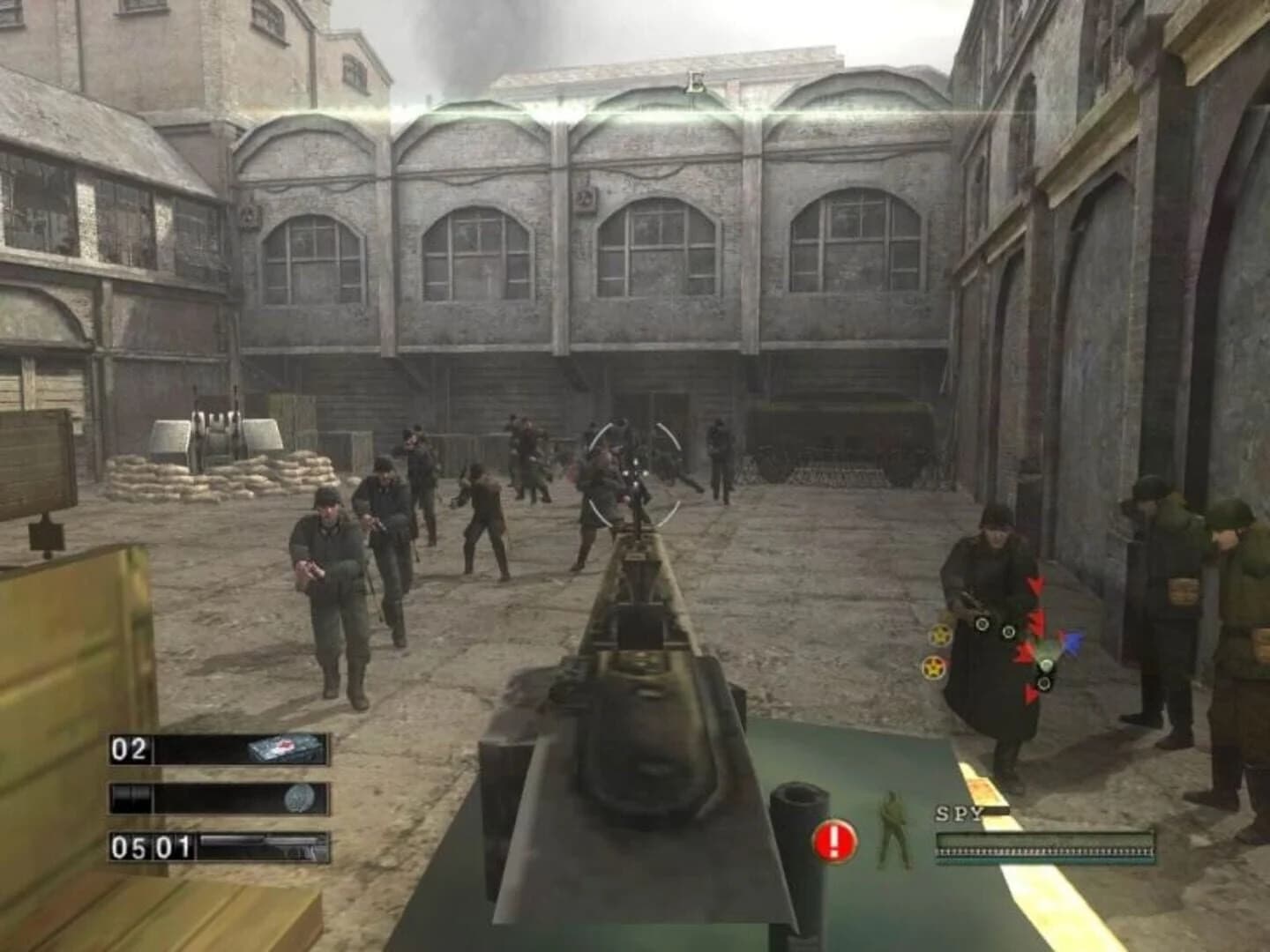Image resolution: width=1270 pixels, height=952 pixels.
Task: Click the upper yellow star badge near the enemy
Action: click(939, 636)
